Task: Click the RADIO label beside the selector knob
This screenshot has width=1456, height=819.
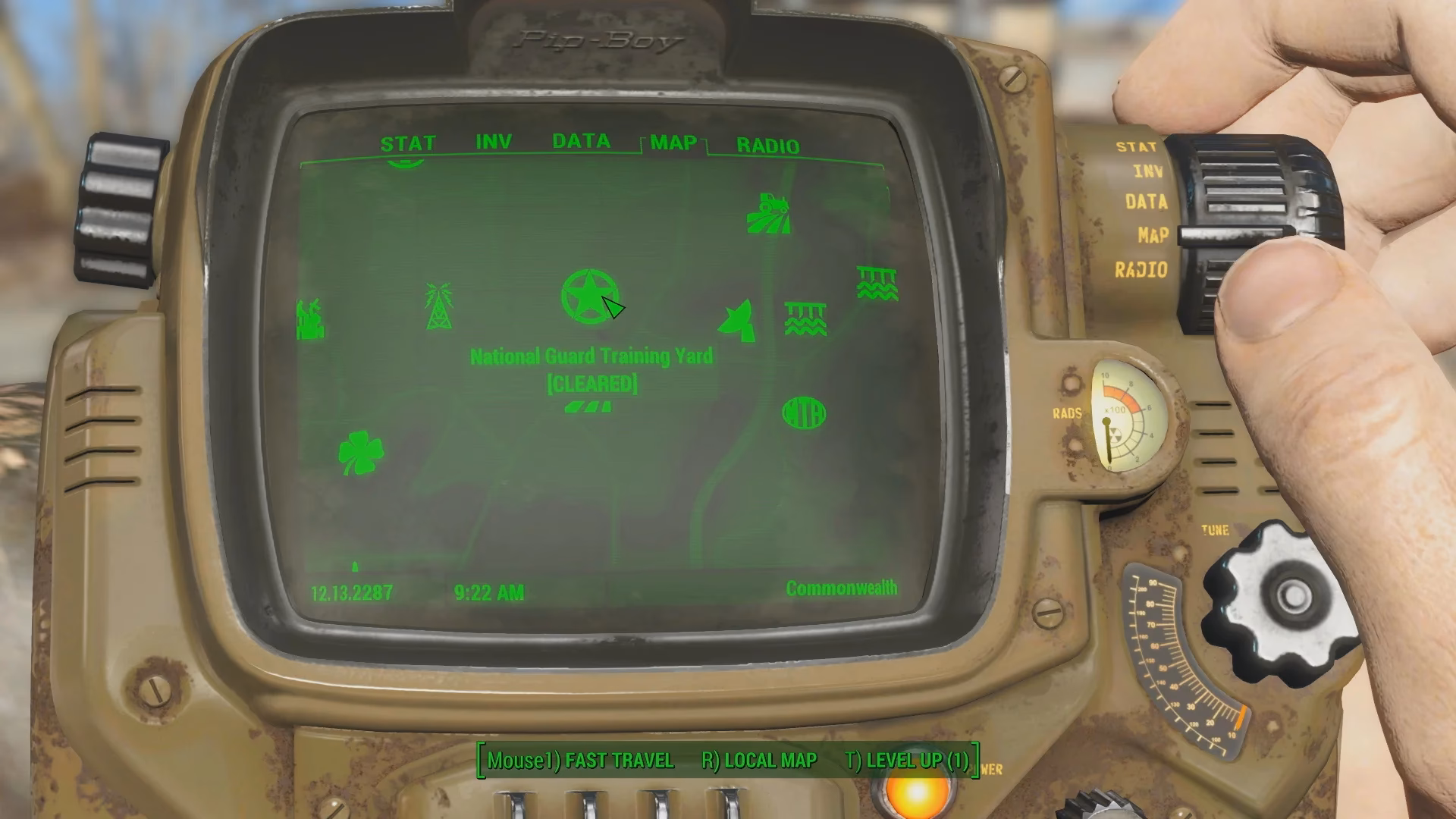Action: pyautogui.click(x=1141, y=268)
